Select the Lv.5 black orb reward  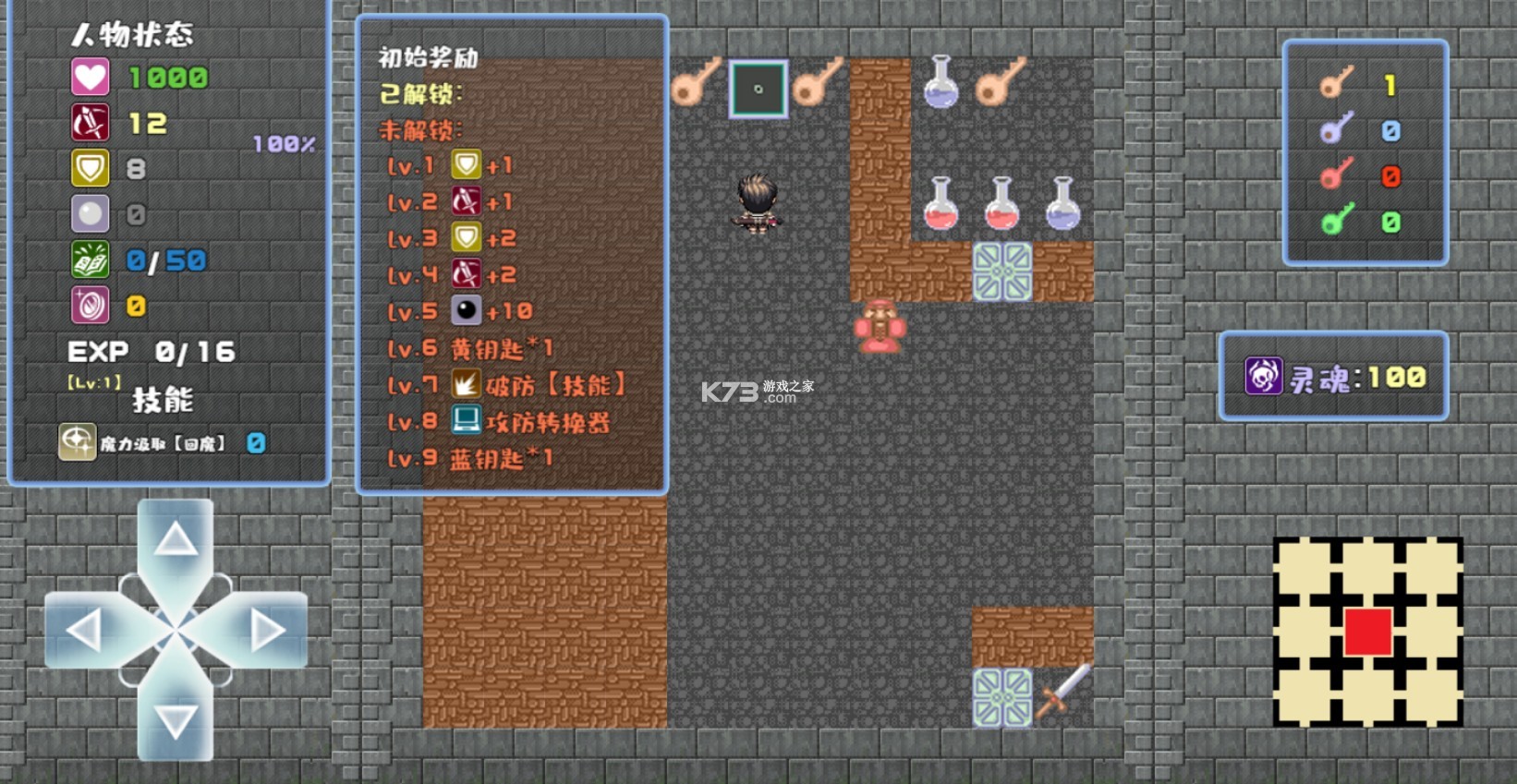point(466,310)
